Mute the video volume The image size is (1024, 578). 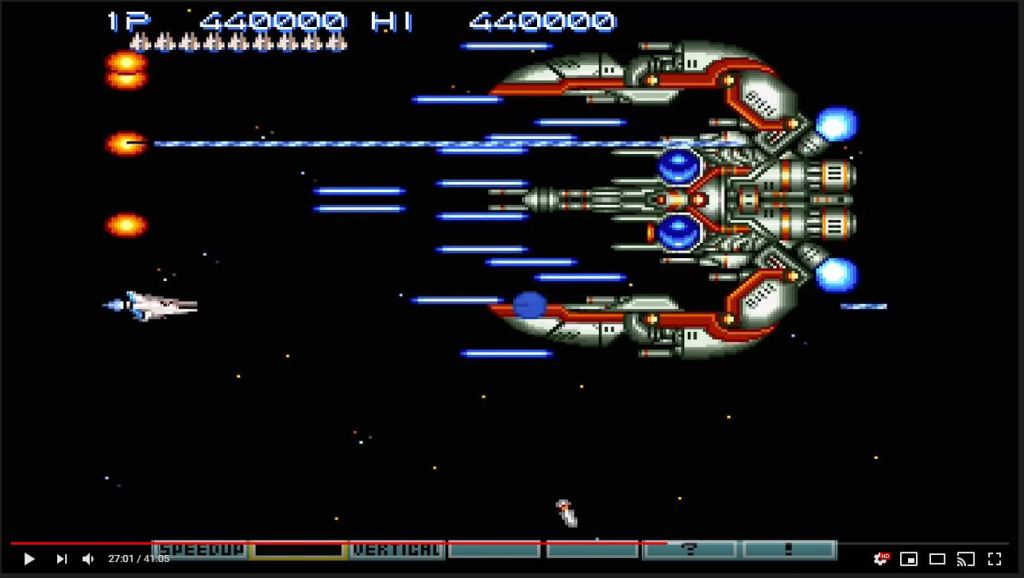88,559
